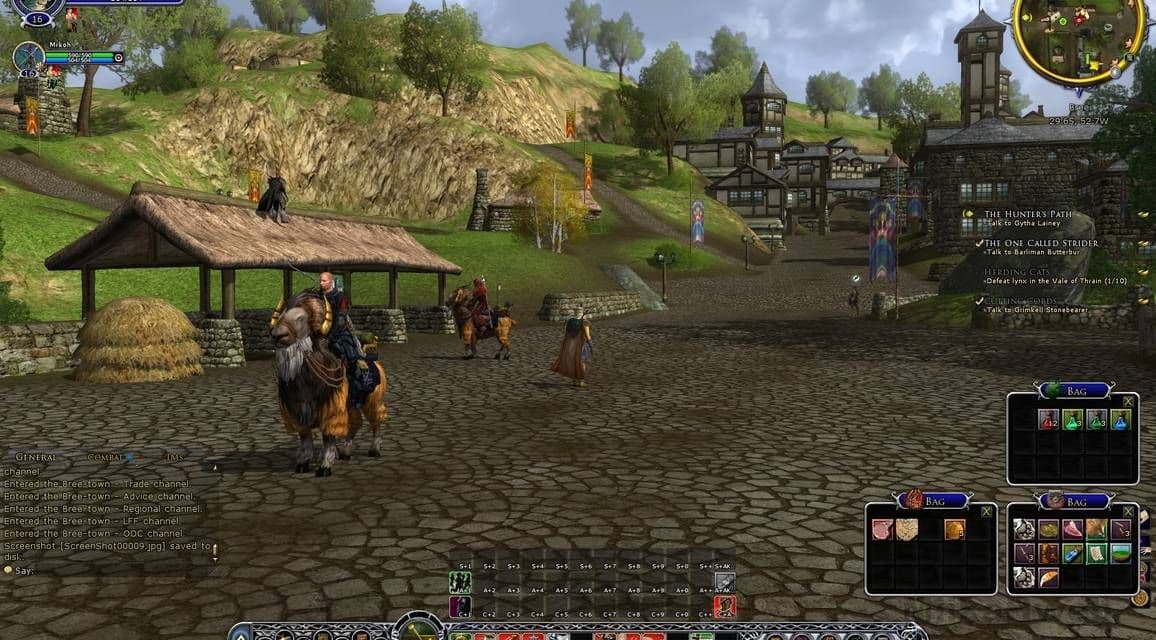Activate the purple skill on the quickbar
1156x640 pixels.
460,606
